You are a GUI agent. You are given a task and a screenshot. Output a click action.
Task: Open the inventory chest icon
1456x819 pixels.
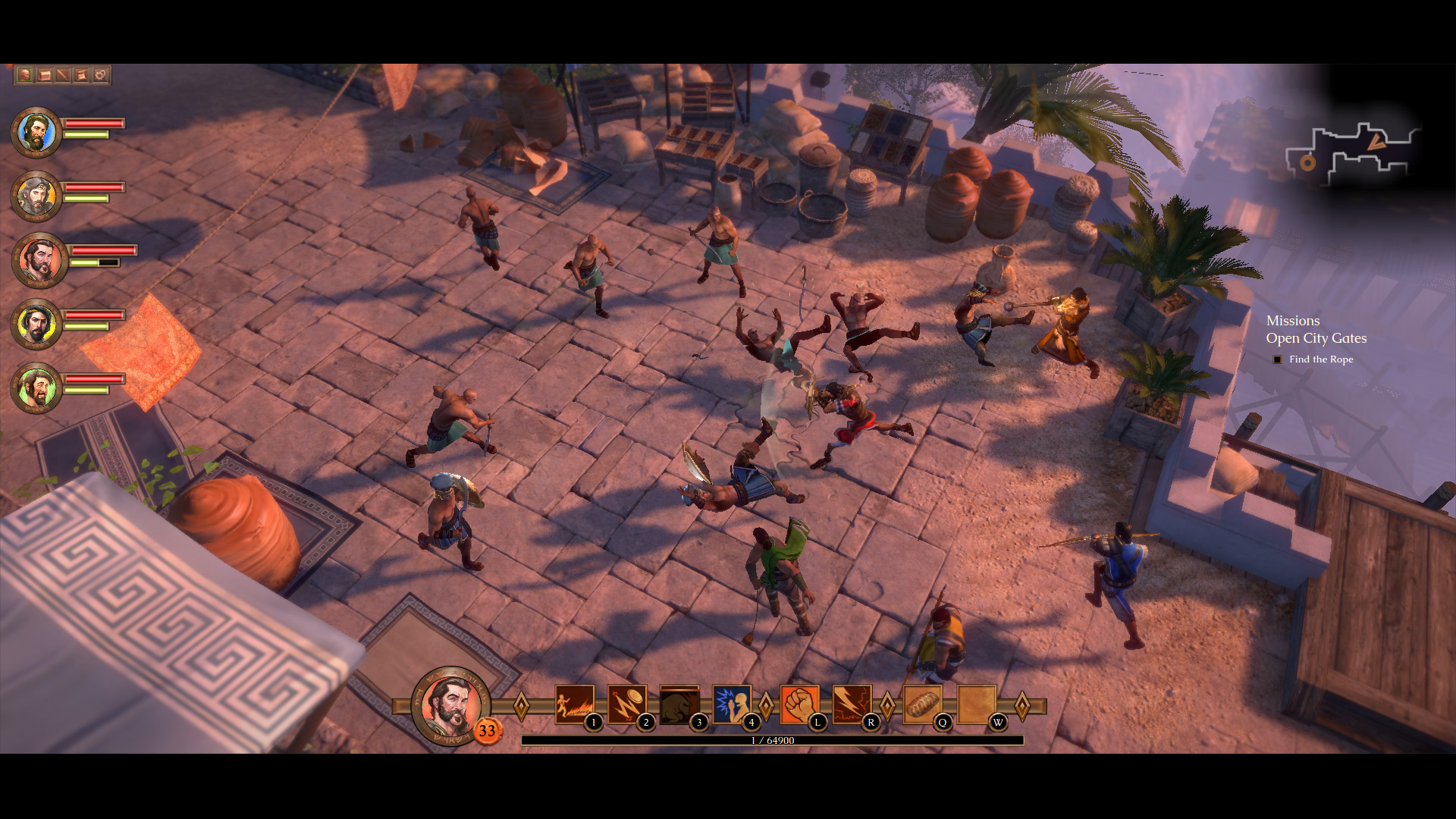(x=43, y=75)
